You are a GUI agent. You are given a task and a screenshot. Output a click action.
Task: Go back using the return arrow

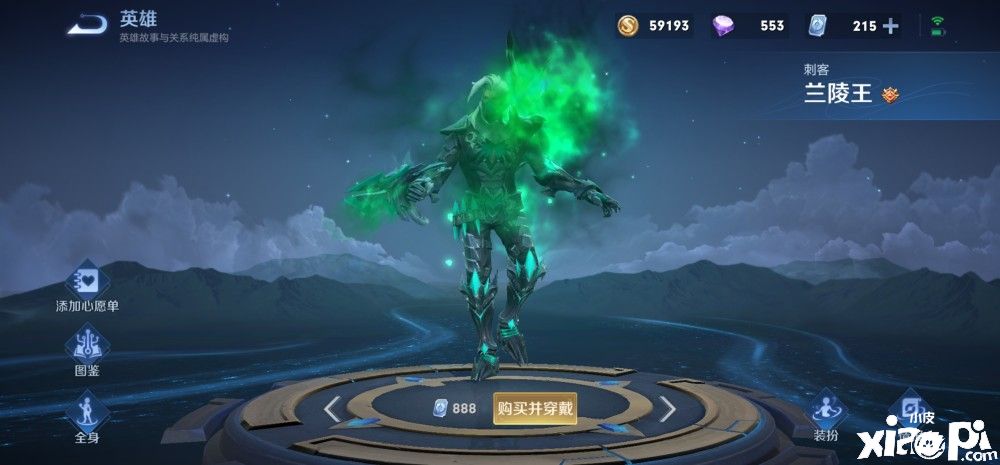(87, 25)
